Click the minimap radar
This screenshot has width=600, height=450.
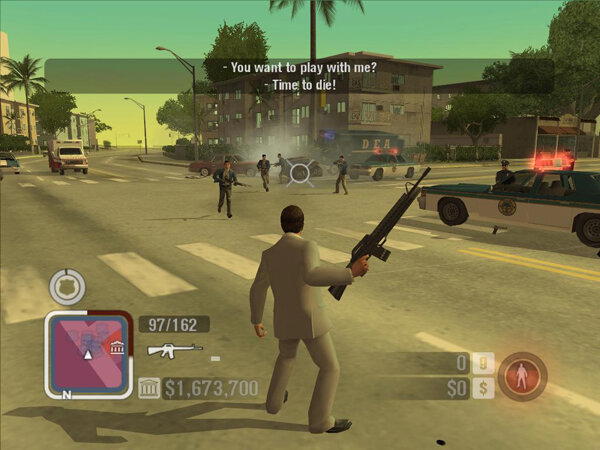(87, 353)
